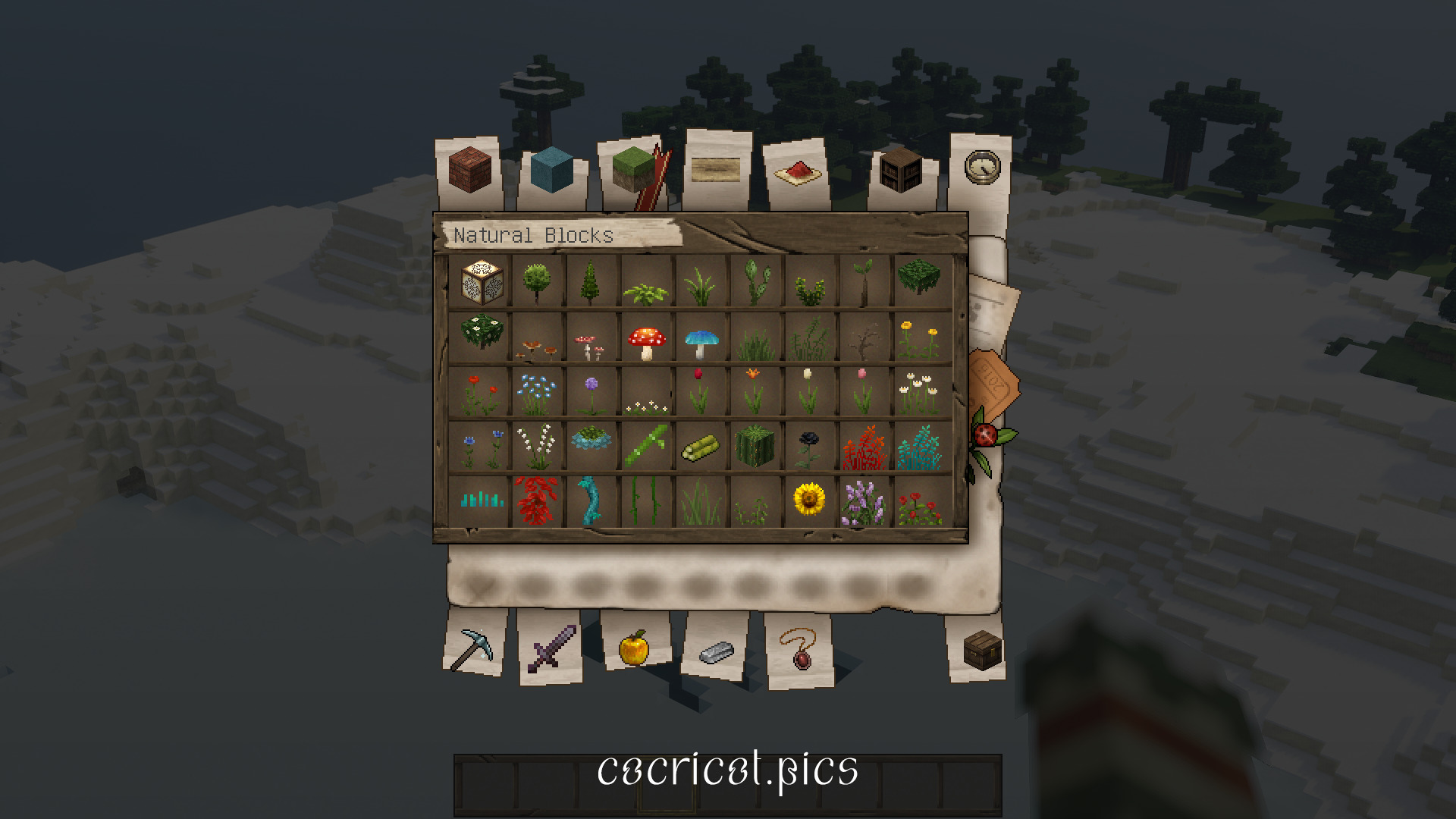The height and width of the screenshot is (819, 1456).
Task: Grab the lily pad item
Action: point(592,438)
